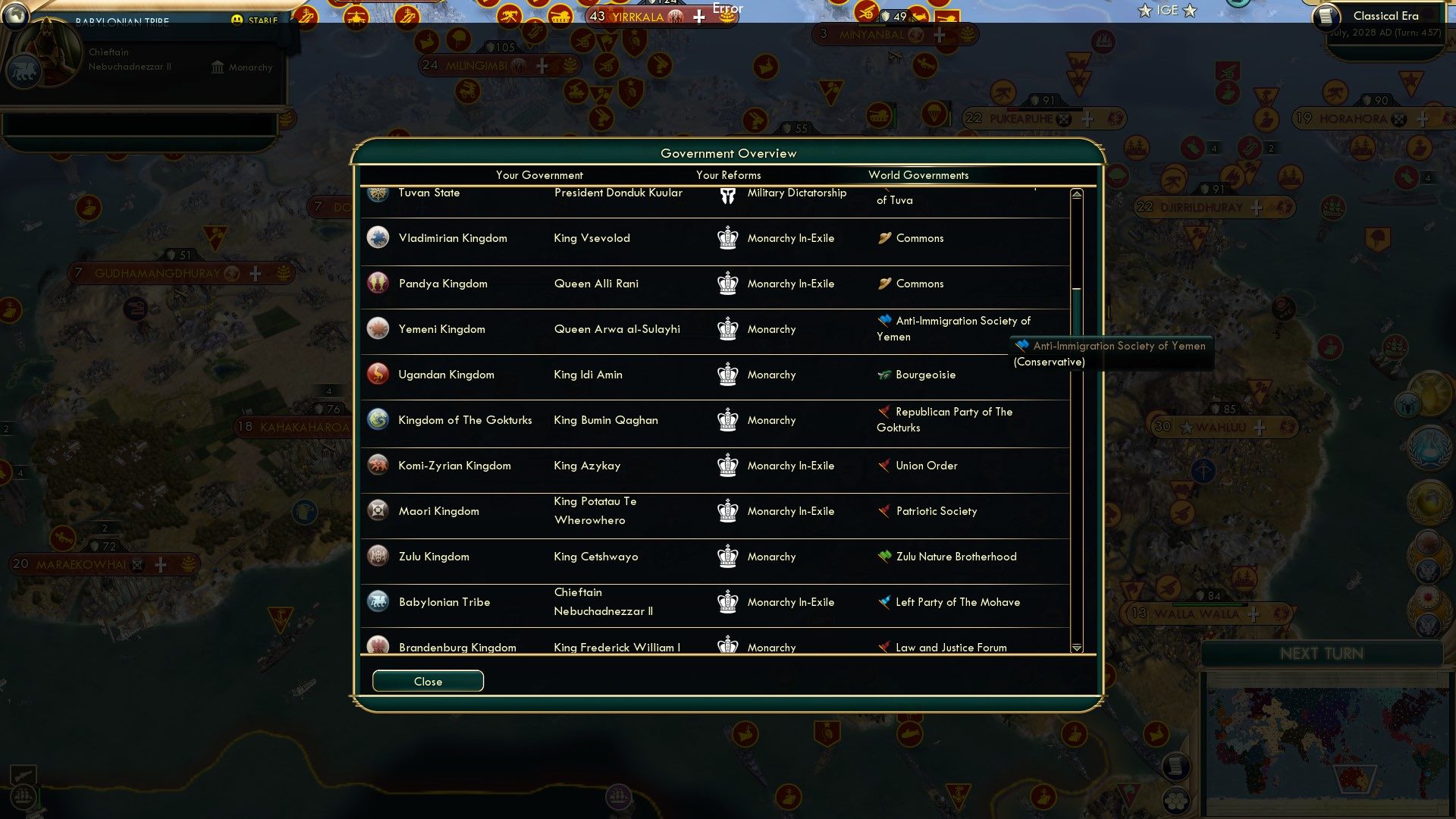This screenshot has width=1456, height=819.
Task: Select the Ugandan Kingdom emblem icon
Action: [377, 374]
